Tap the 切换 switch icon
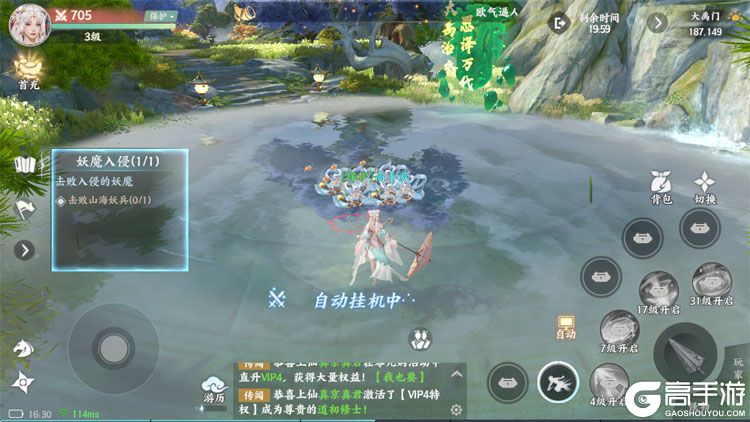Viewport: 750px width, 422px height. coord(706,186)
